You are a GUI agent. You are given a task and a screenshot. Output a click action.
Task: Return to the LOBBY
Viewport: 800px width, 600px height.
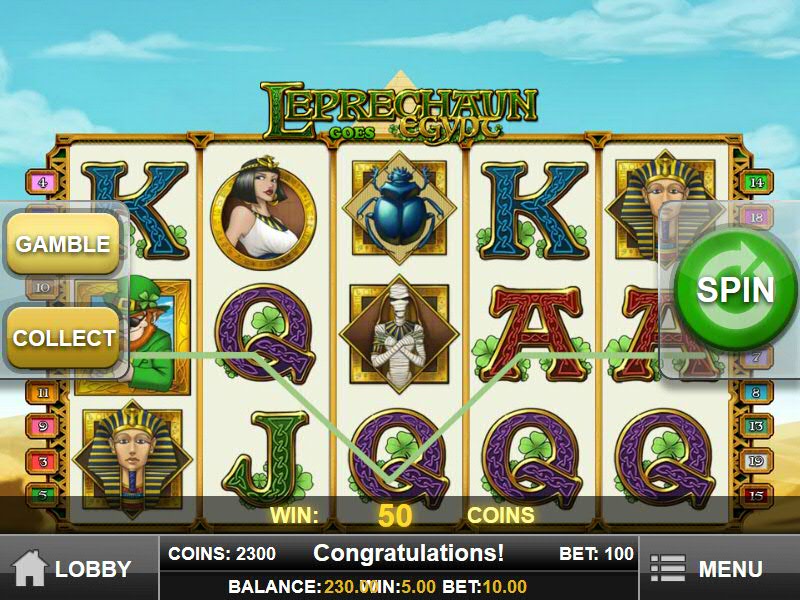tap(75, 569)
